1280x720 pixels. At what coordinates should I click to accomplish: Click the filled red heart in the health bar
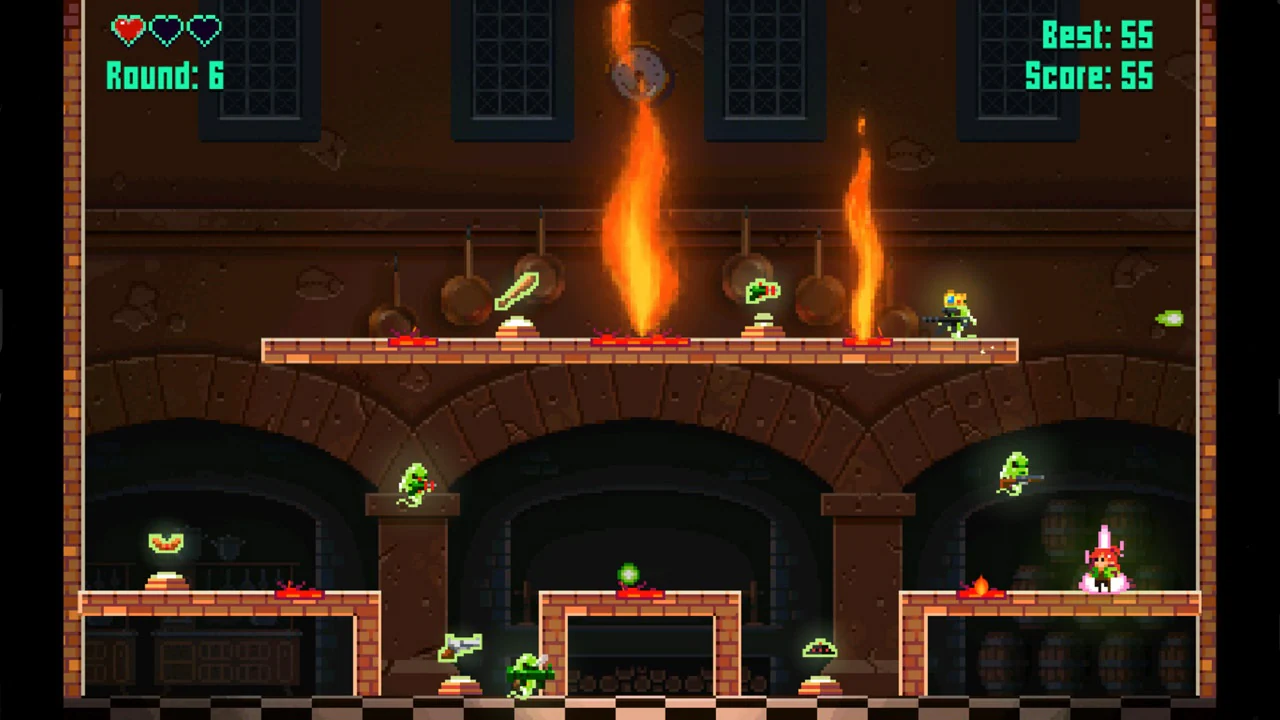coord(128,30)
